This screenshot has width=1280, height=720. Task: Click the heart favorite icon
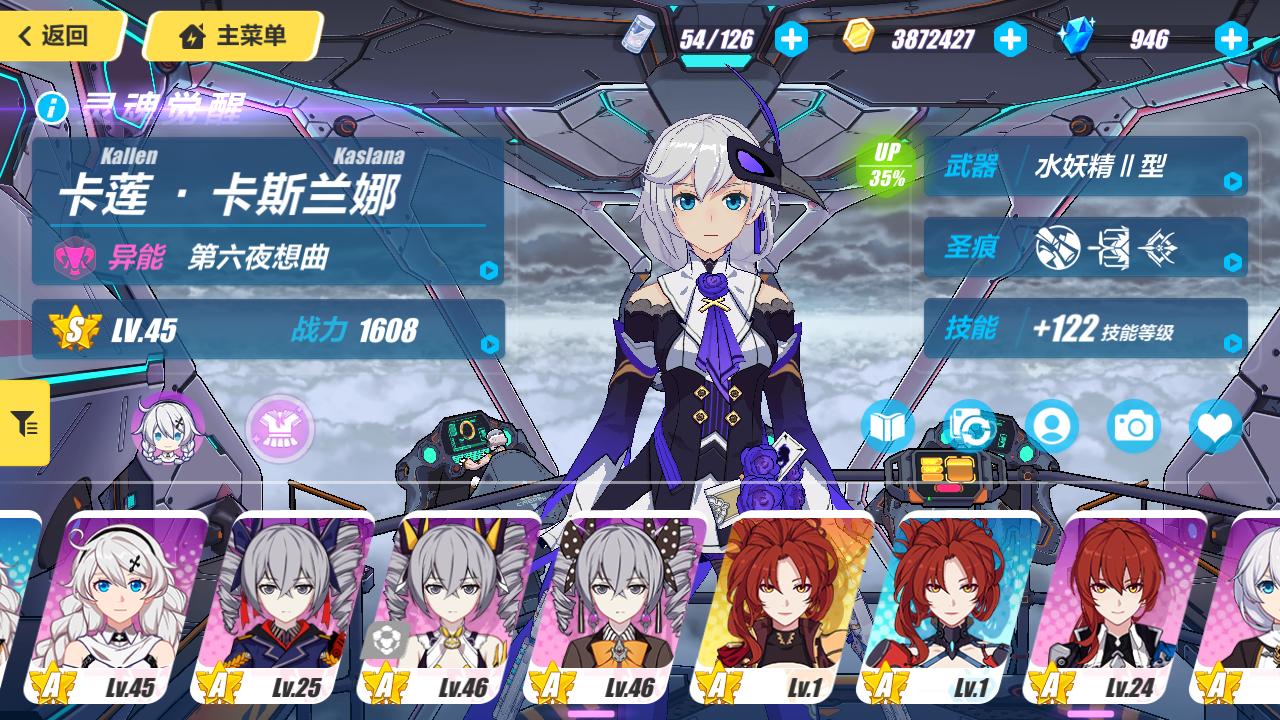1215,427
